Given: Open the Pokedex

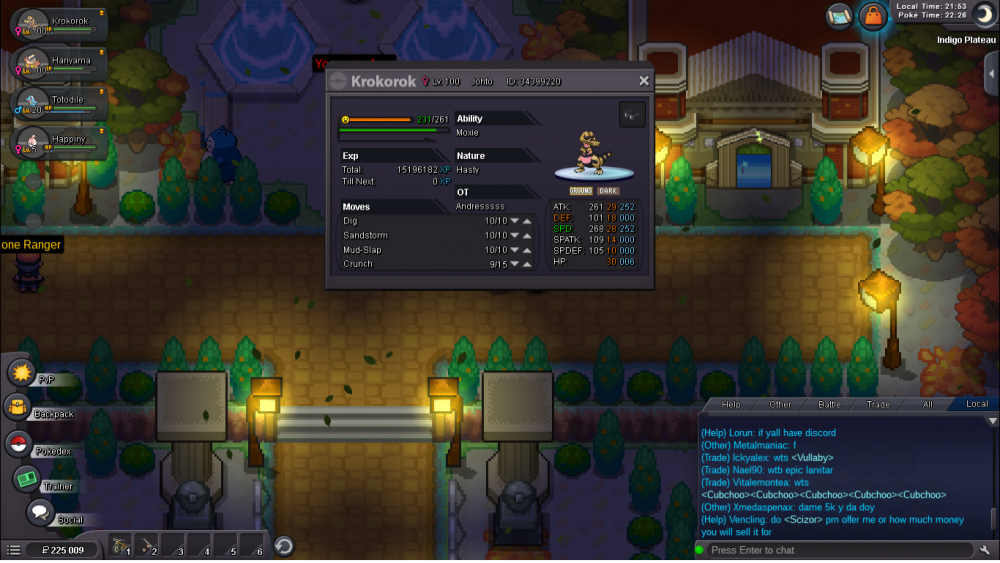Looking at the screenshot, I should pos(18,444).
